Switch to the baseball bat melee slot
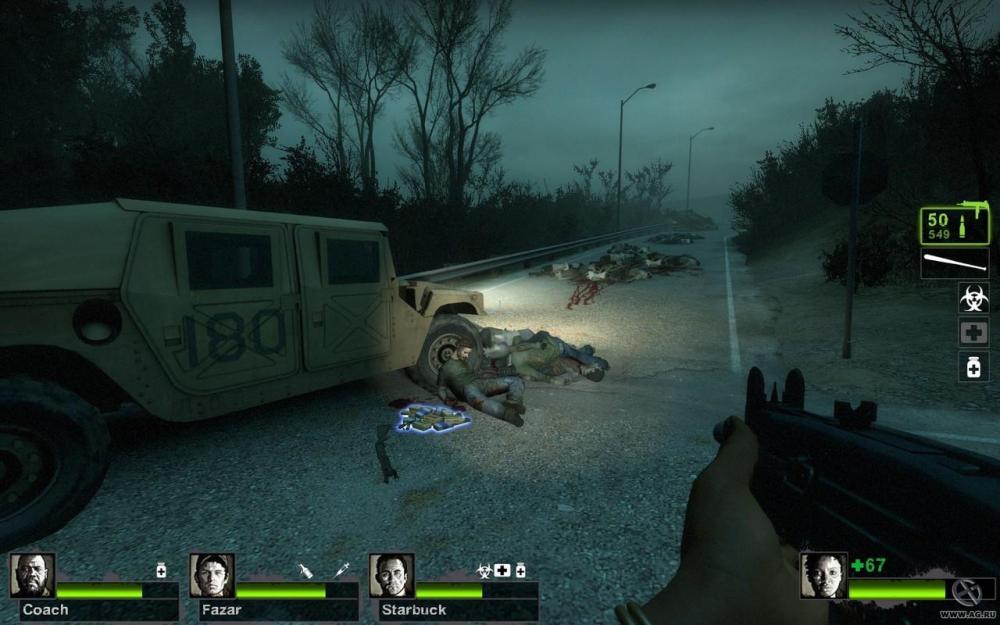The height and width of the screenshot is (625, 1000). 955,264
